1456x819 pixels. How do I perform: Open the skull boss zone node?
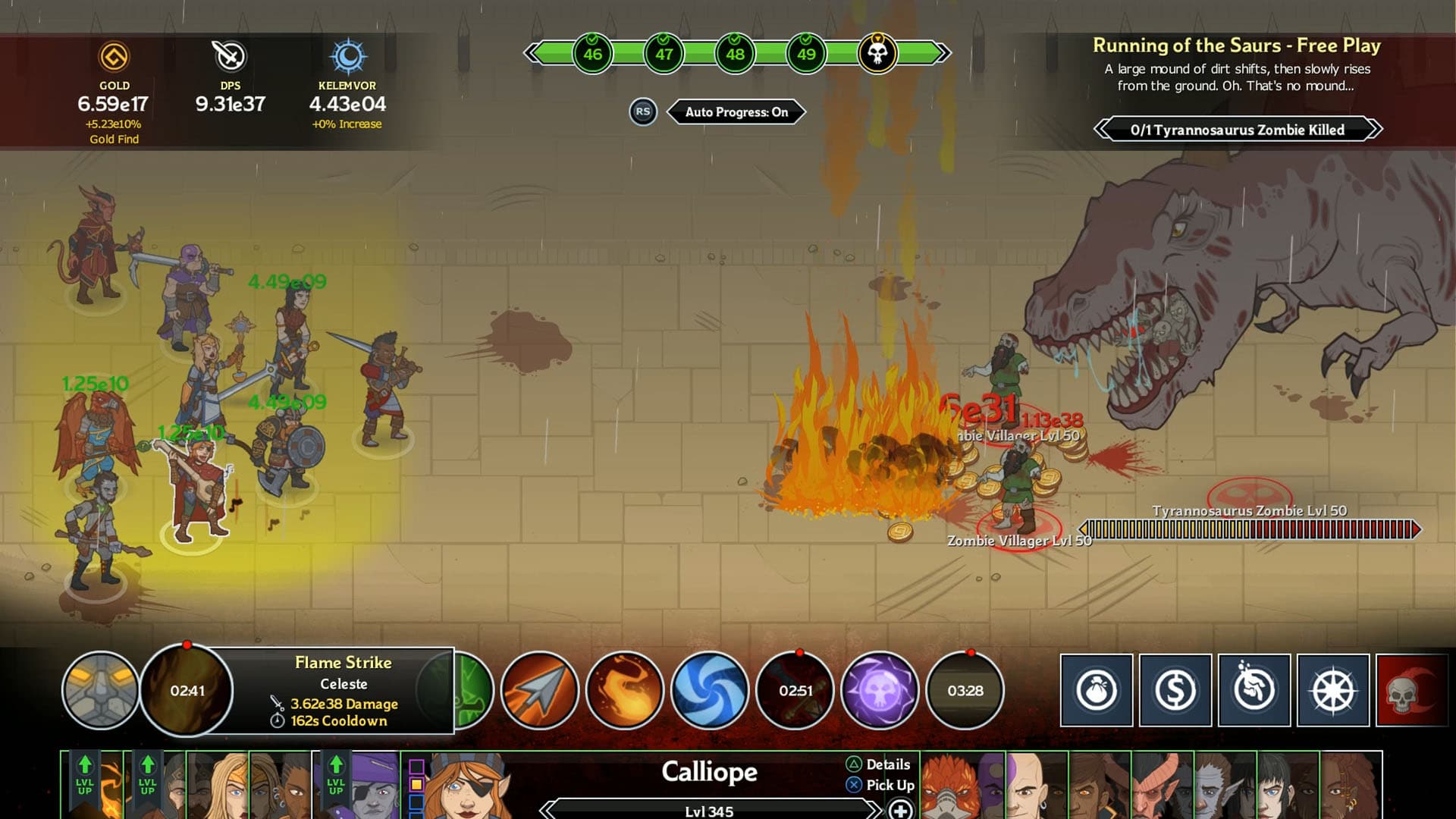[x=877, y=53]
